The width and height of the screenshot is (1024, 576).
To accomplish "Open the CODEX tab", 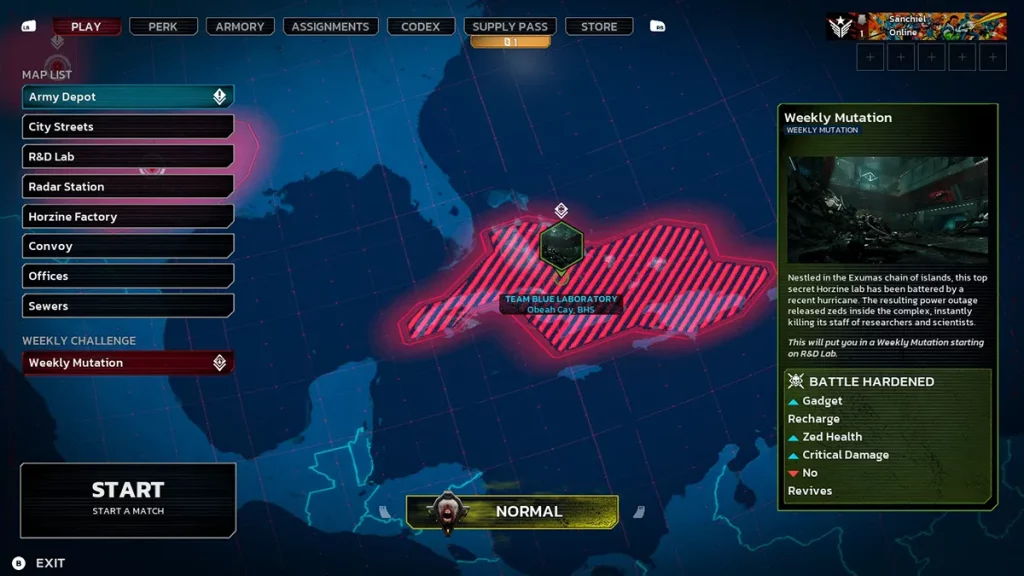I will coord(420,27).
